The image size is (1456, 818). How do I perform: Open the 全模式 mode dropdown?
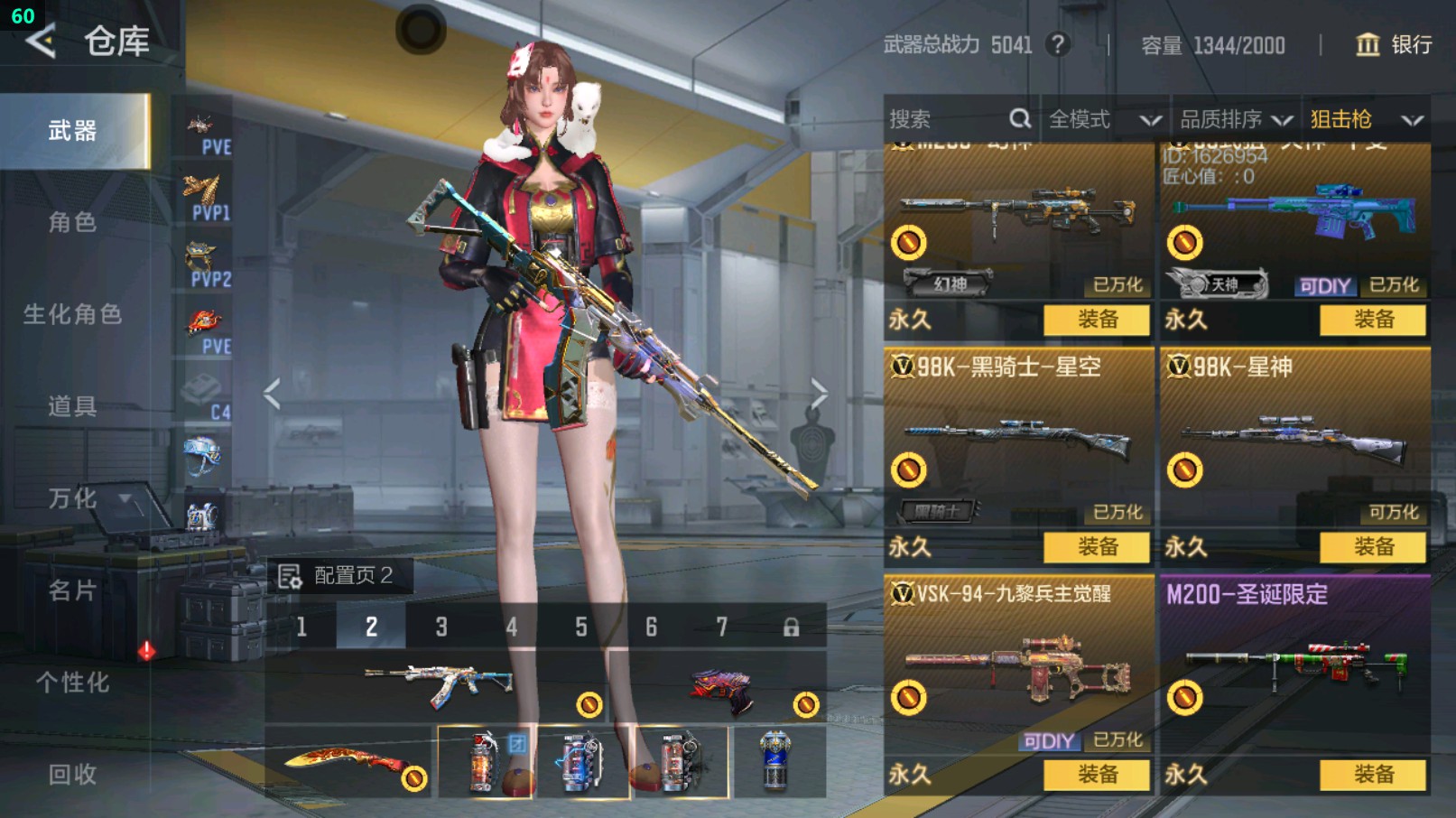(x=1103, y=119)
